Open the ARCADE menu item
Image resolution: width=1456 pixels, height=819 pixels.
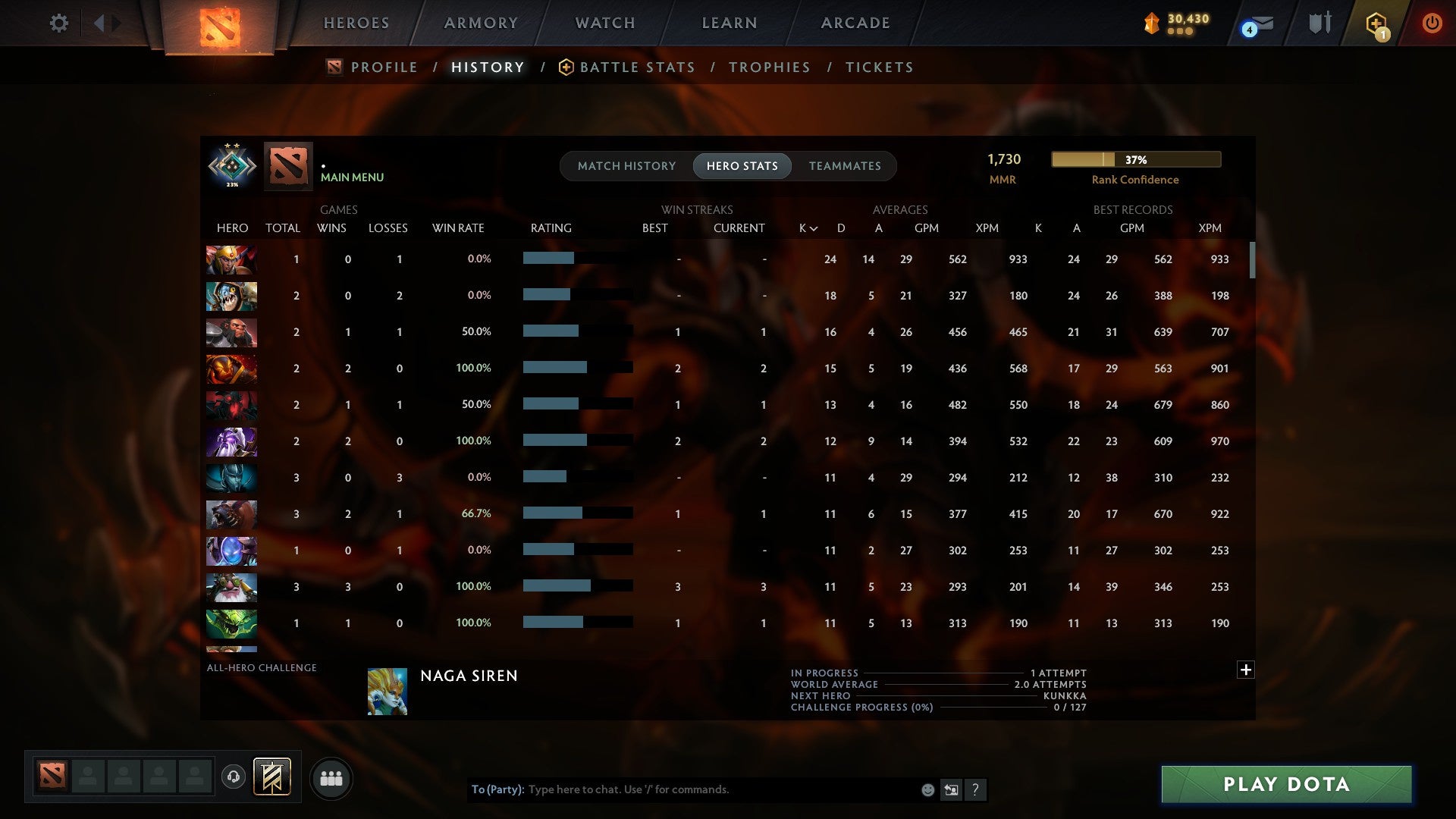855,23
